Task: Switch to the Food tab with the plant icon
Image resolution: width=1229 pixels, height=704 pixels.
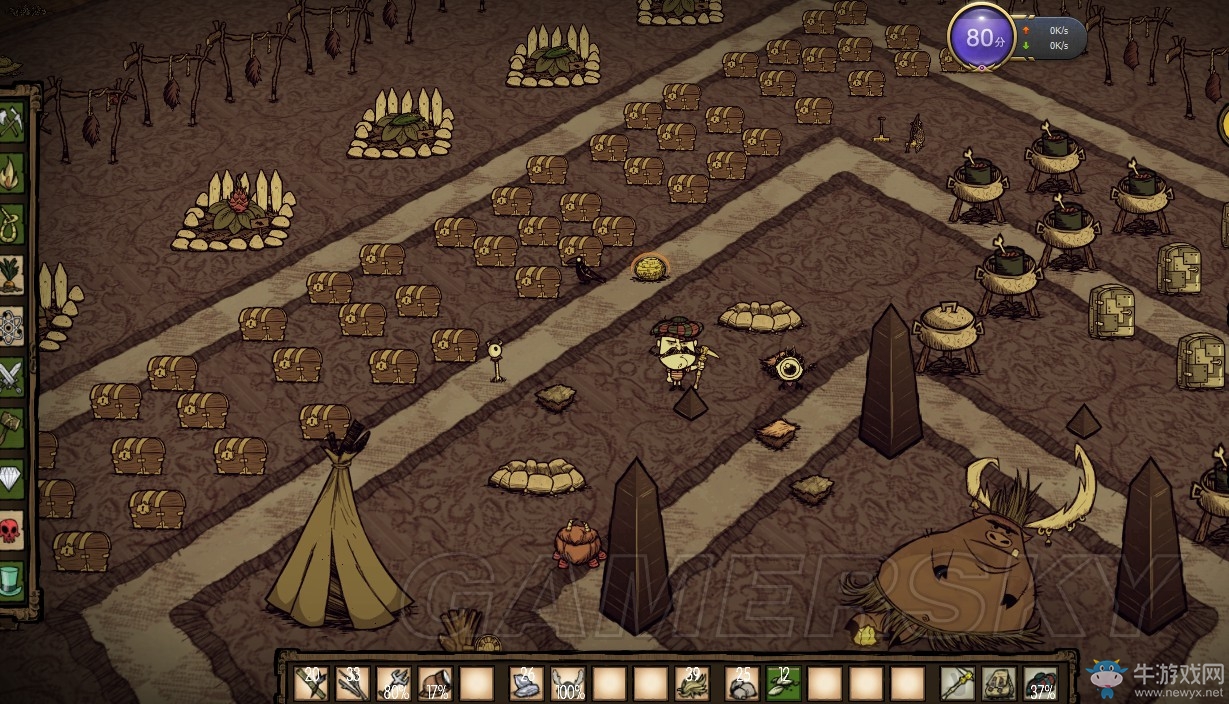Action: click(x=13, y=273)
